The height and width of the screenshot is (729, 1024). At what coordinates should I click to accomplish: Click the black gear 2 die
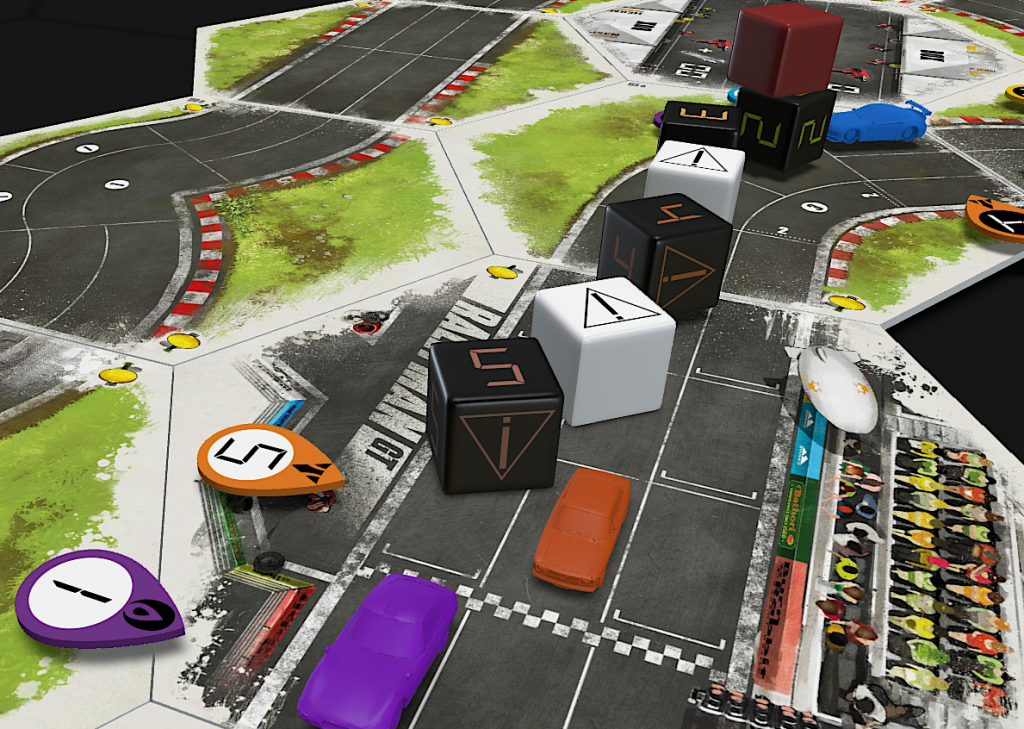[x=784, y=128]
